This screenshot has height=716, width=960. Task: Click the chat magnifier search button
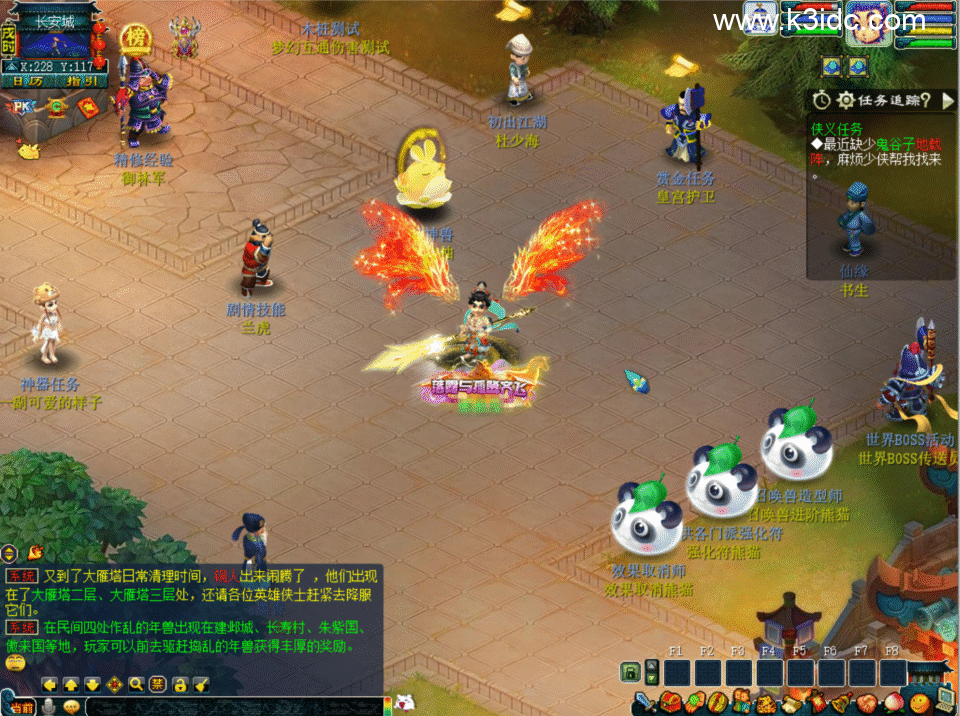[x=135, y=685]
